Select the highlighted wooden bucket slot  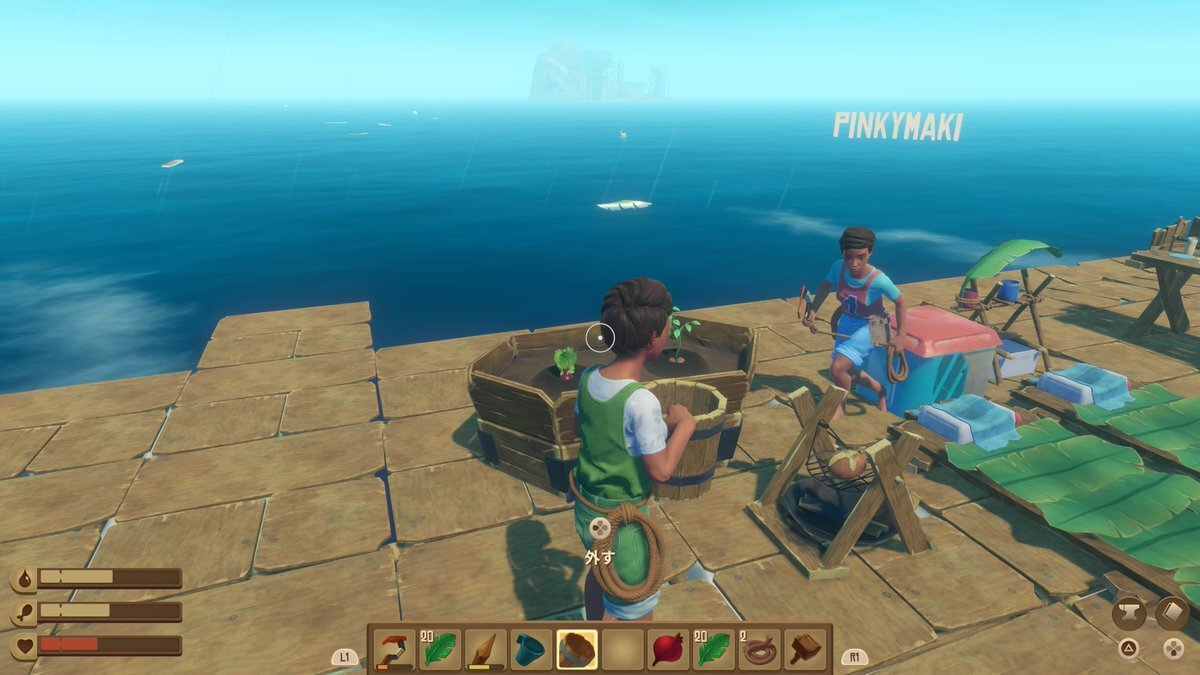coord(577,650)
